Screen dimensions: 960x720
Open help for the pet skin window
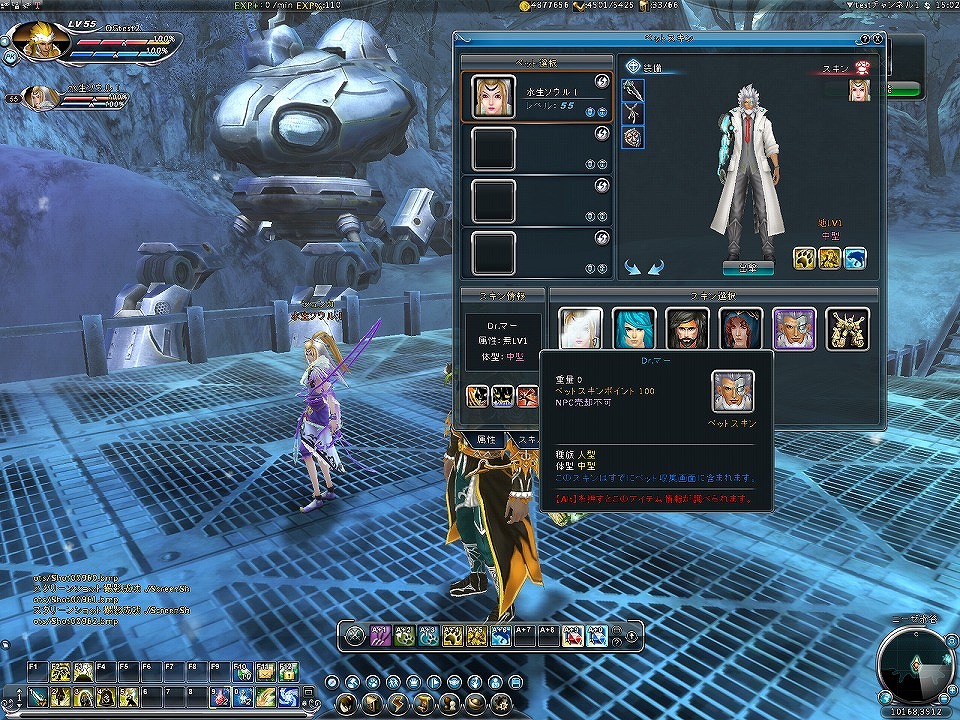(864, 39)
